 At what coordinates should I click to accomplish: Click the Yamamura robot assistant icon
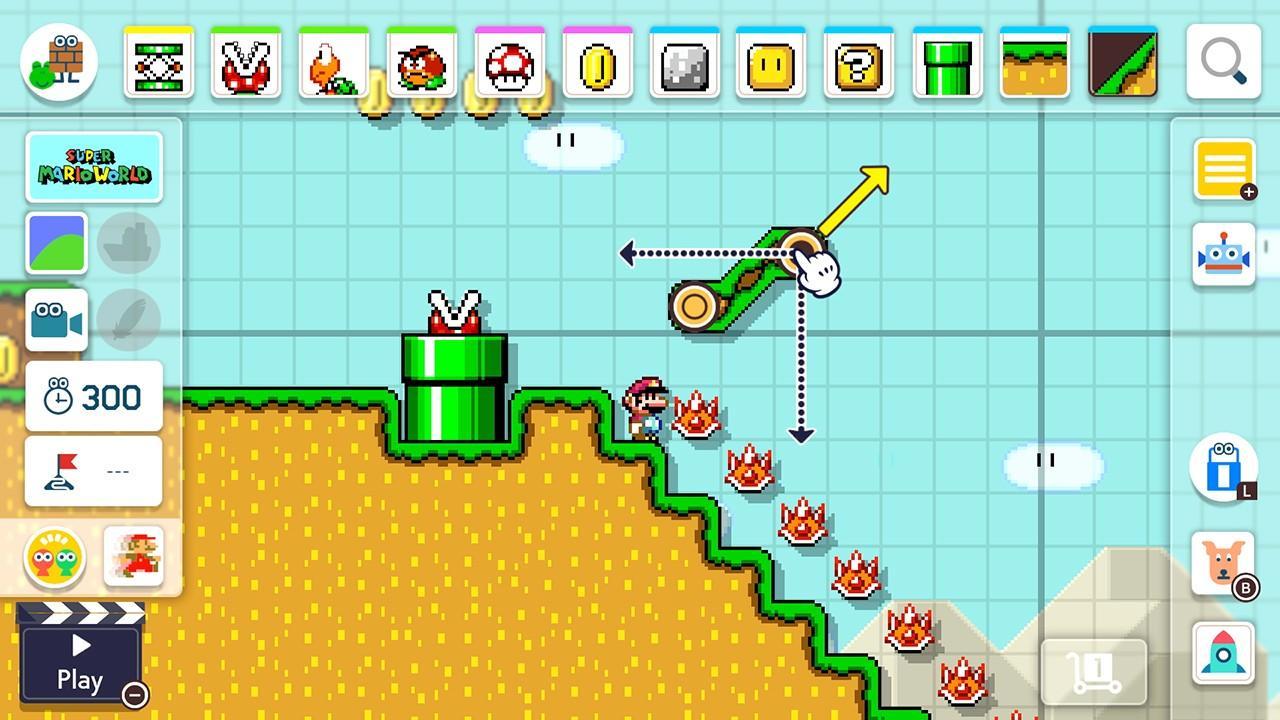pyautogui.click(x=1224, y=253)
